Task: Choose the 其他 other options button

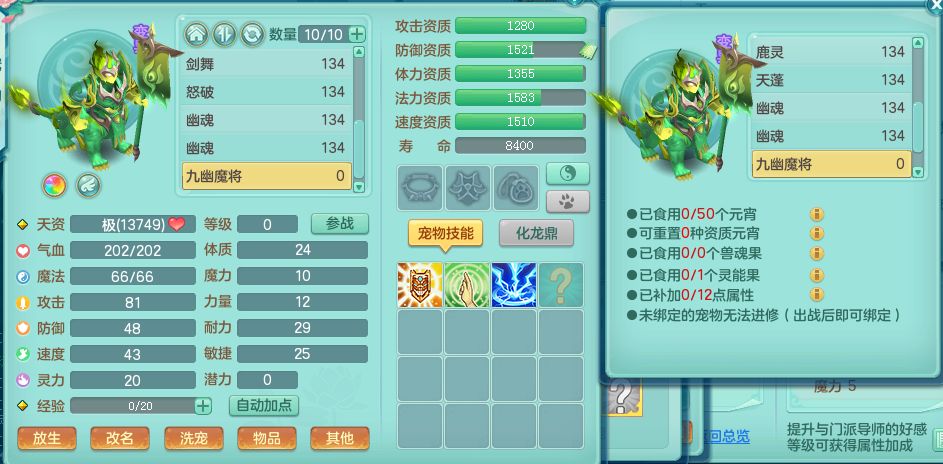Action: click(339, 438)
